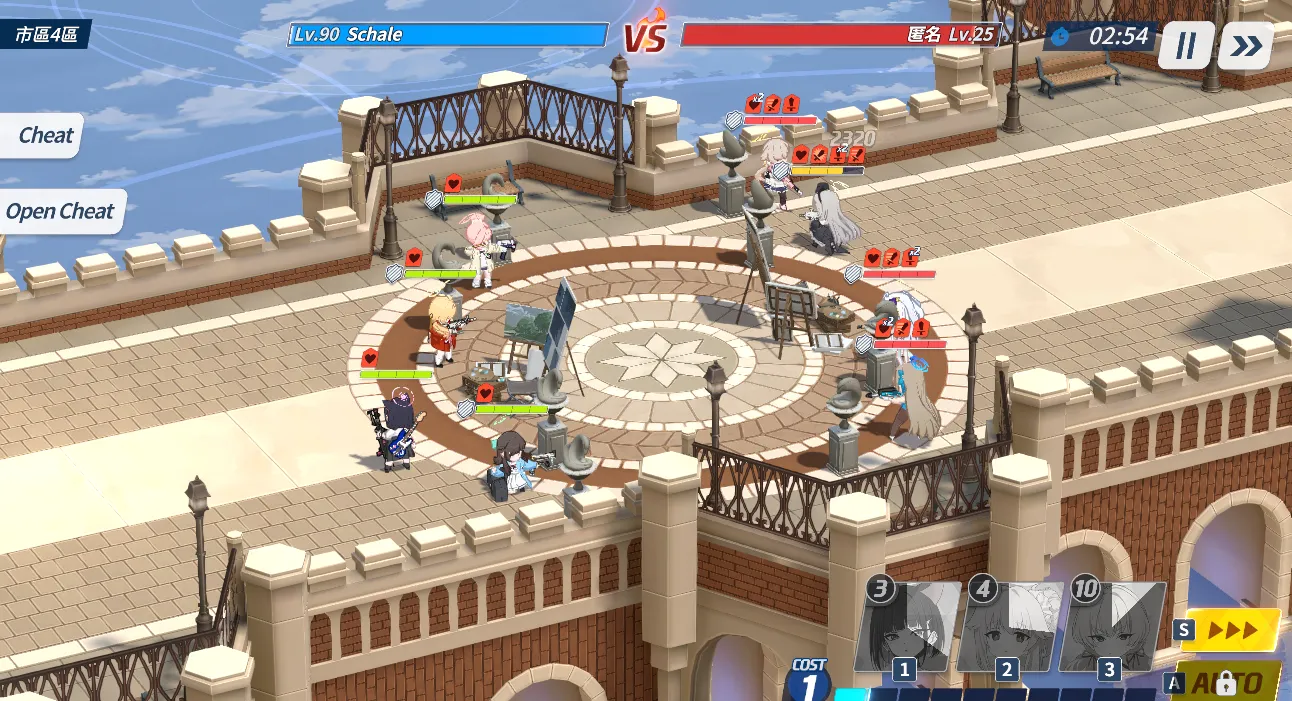Skip ahead with the double-arrow button
Screen dimensions: 1292x701
point(1246,46)
